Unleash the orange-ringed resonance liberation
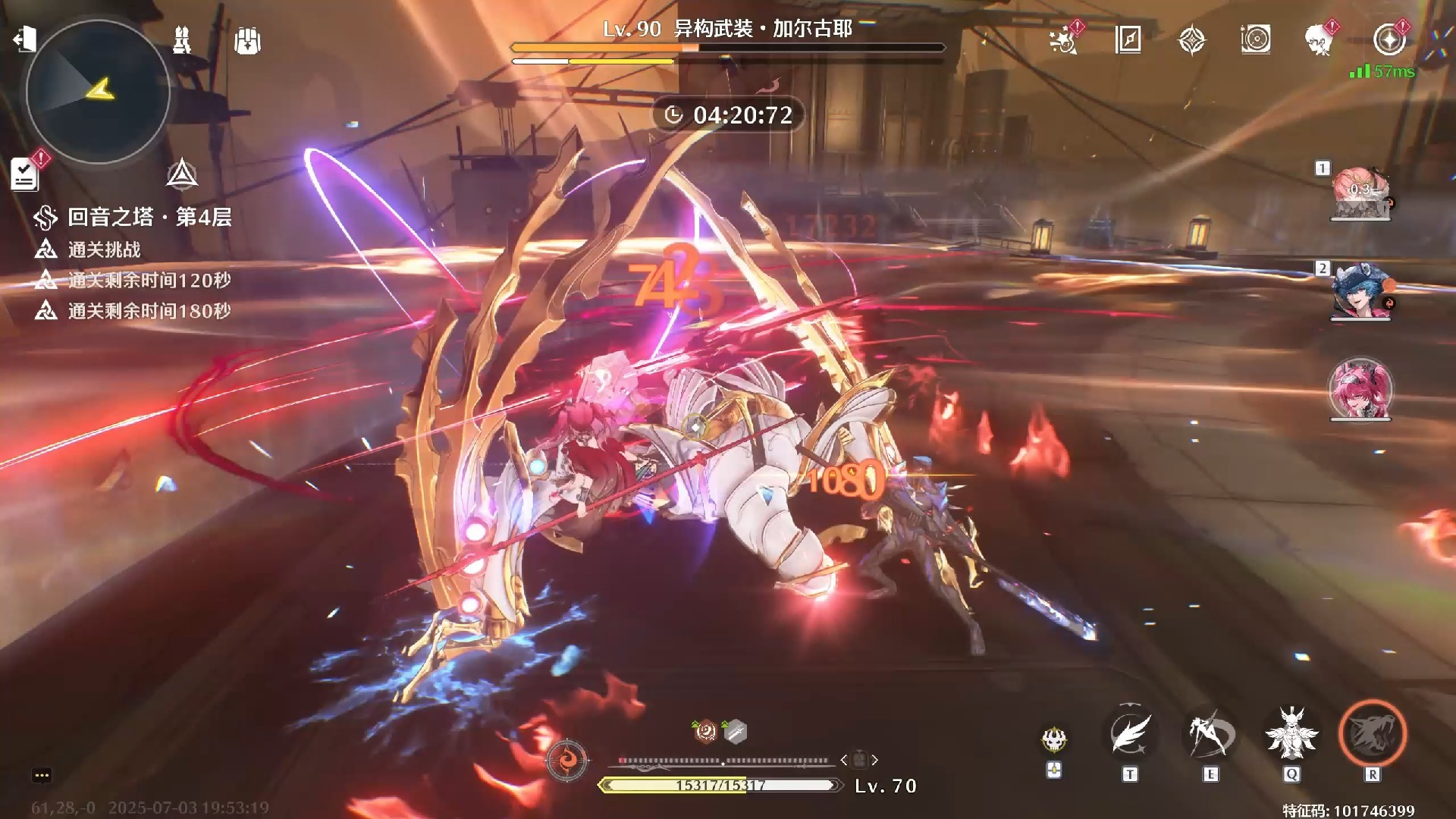The width and height of the screenshot is (1456, 819). point(1373,733)
